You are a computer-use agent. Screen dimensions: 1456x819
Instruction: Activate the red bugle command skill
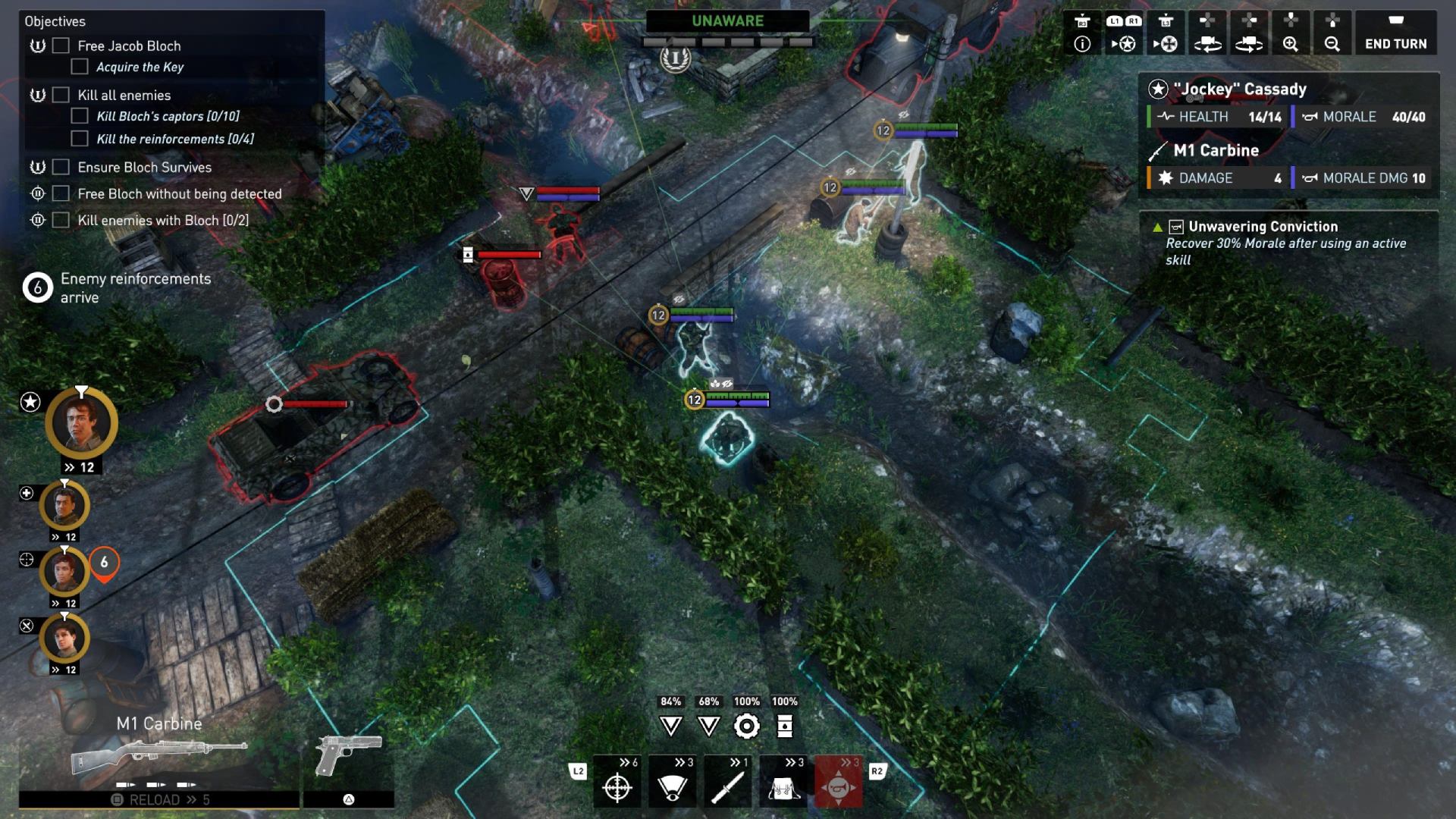[x=838, y=786]
